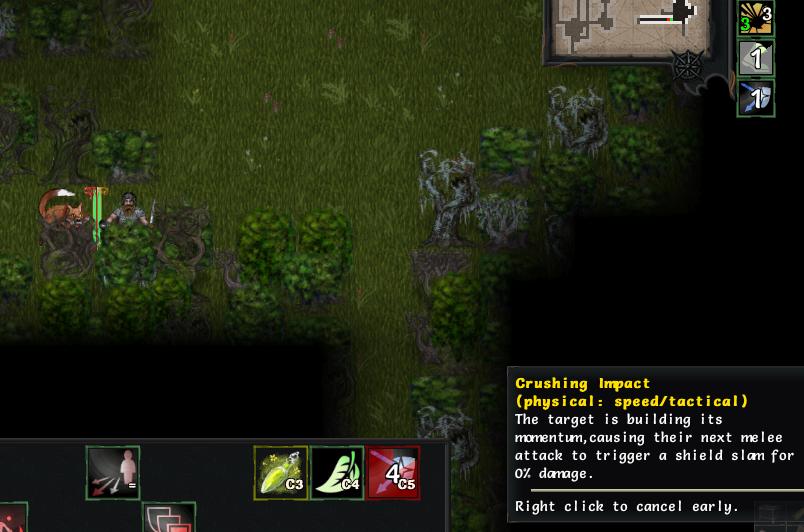Activate the green leaf ability C4
Viewport: 804px width, 532px height.
pos(337,472)
